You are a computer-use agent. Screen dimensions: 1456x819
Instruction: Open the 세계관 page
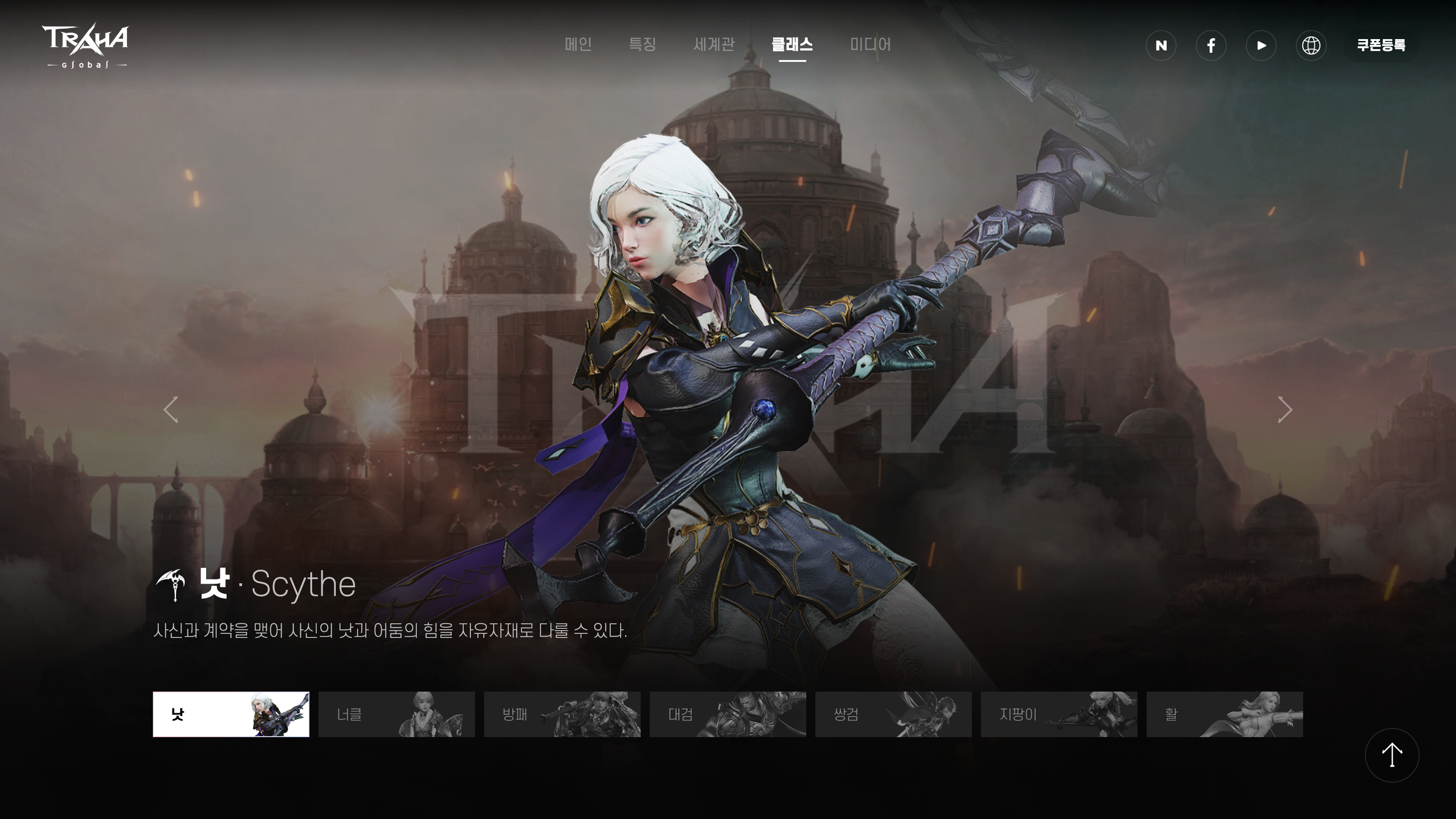714,44
